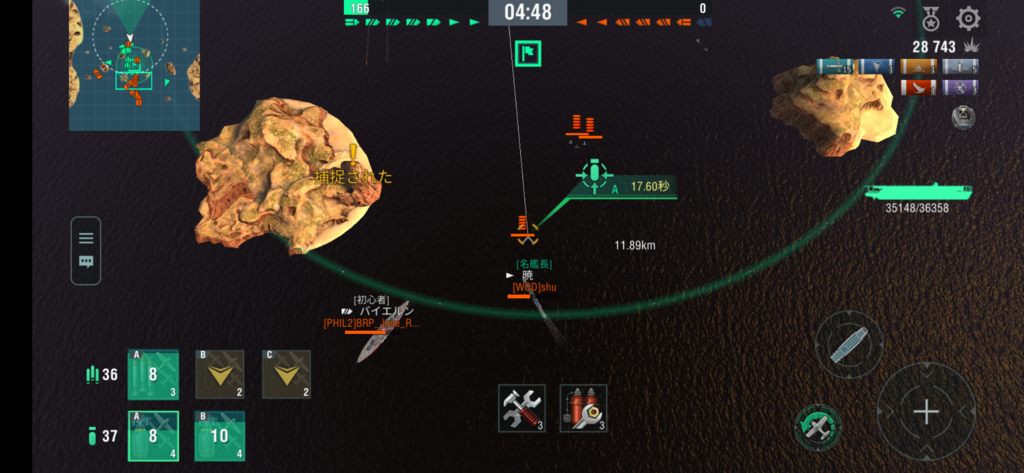Switch to the aircraft carrier ship view

pyautogui.click(x=849, y=345)
